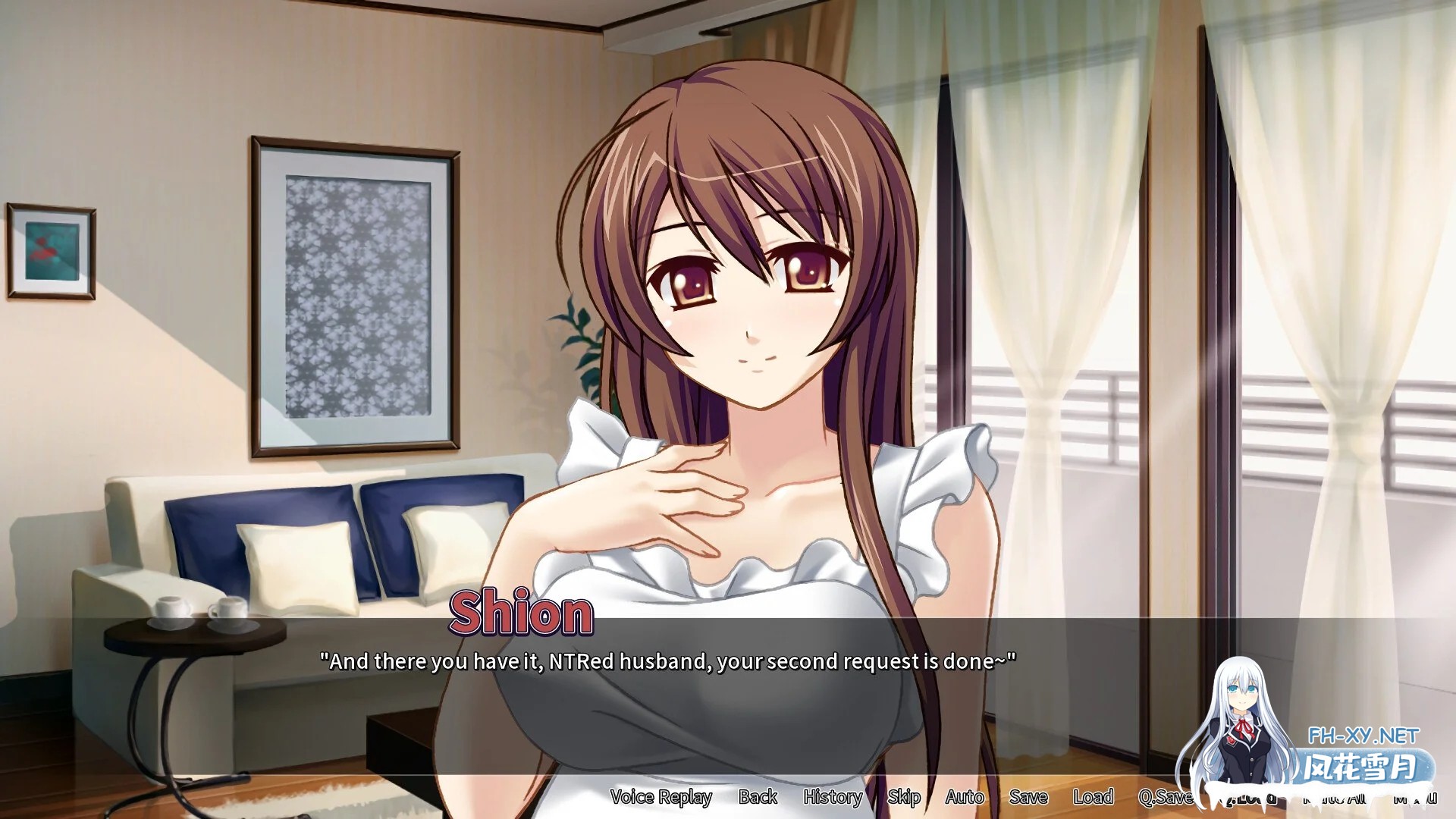Activate Skip mode

[904, 797]
